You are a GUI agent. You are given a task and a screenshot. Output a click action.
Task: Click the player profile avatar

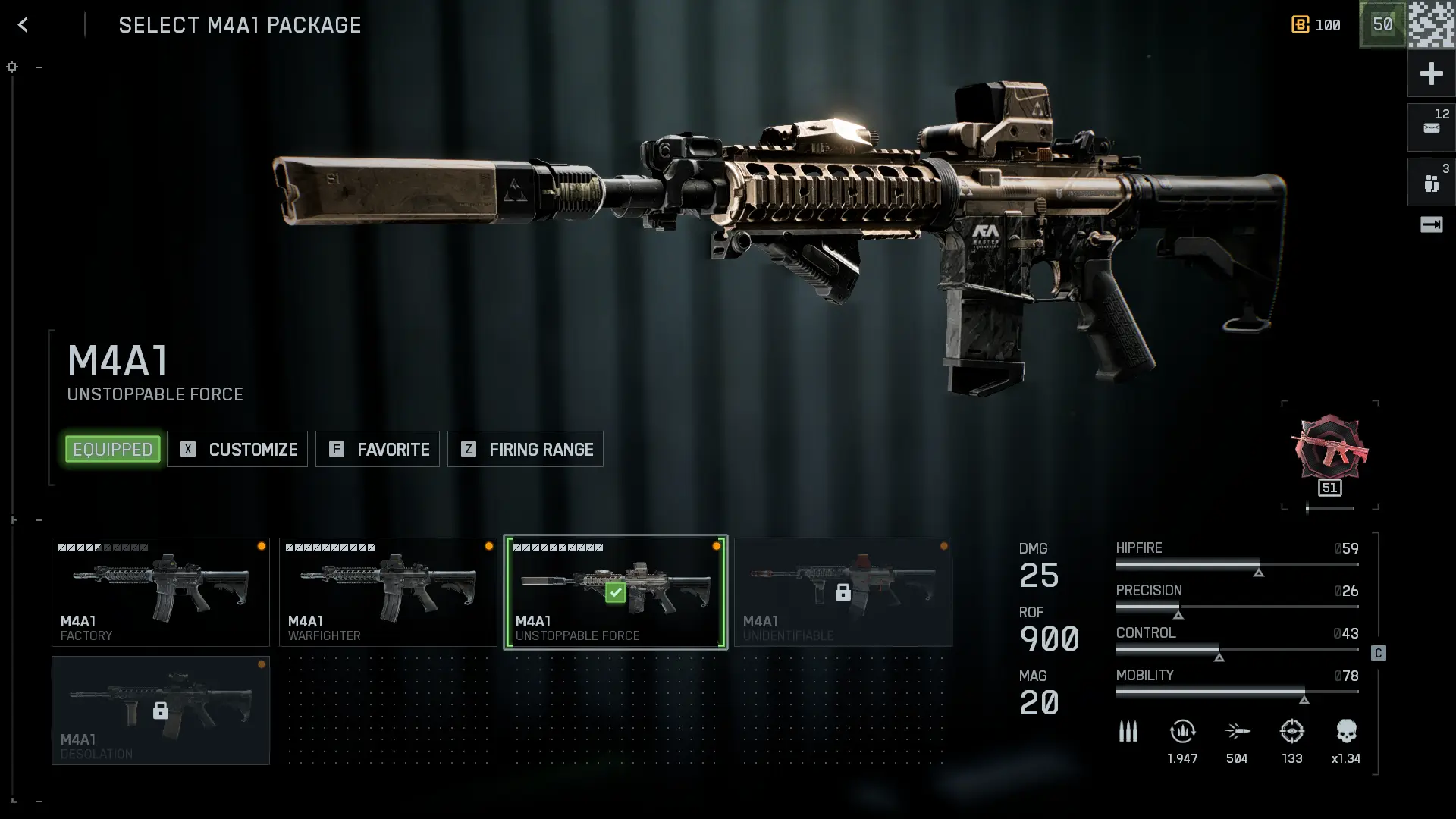[1432, 24]
